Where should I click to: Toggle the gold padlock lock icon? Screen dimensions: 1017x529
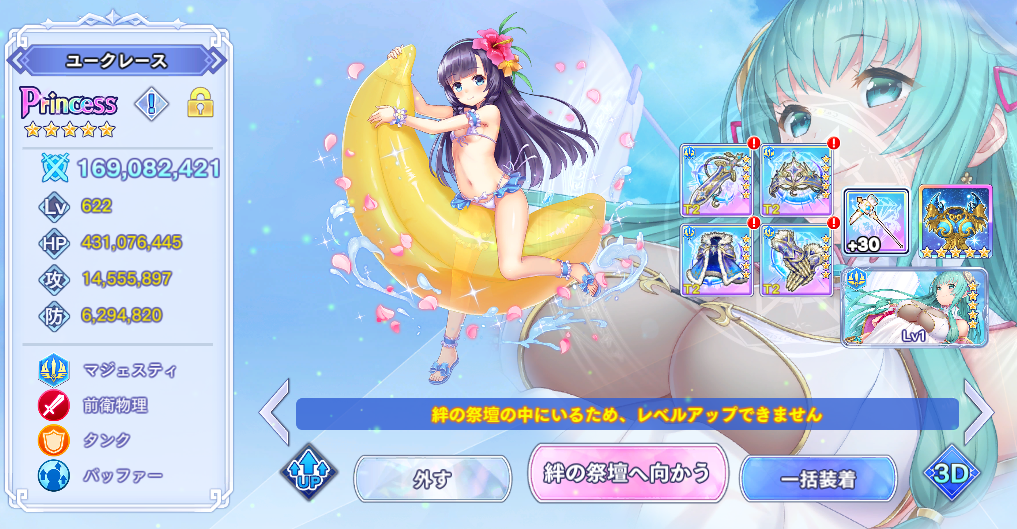pyautogui.click(x=201, y=102)
